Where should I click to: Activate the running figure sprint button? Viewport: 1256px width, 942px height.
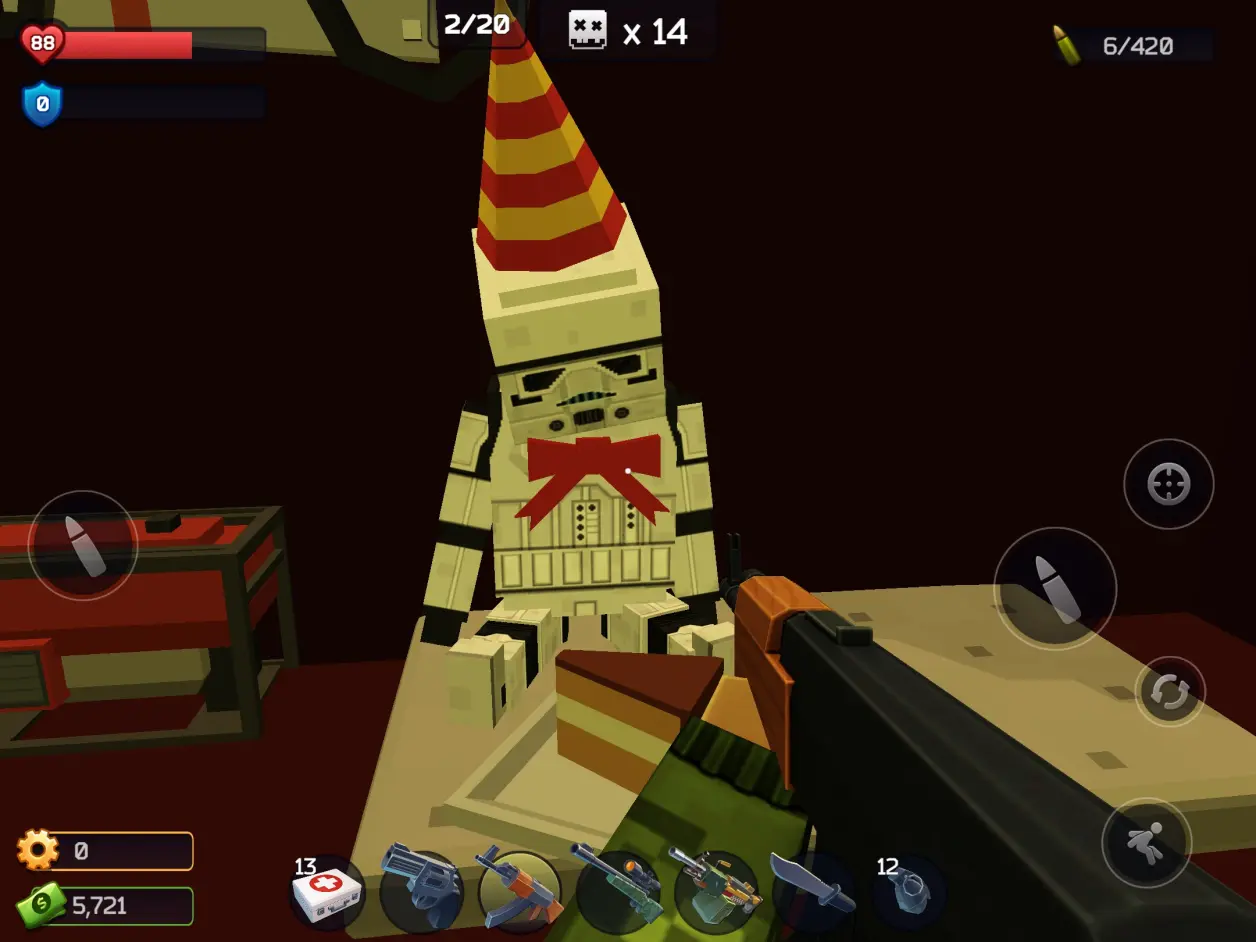click(1146, 843)
